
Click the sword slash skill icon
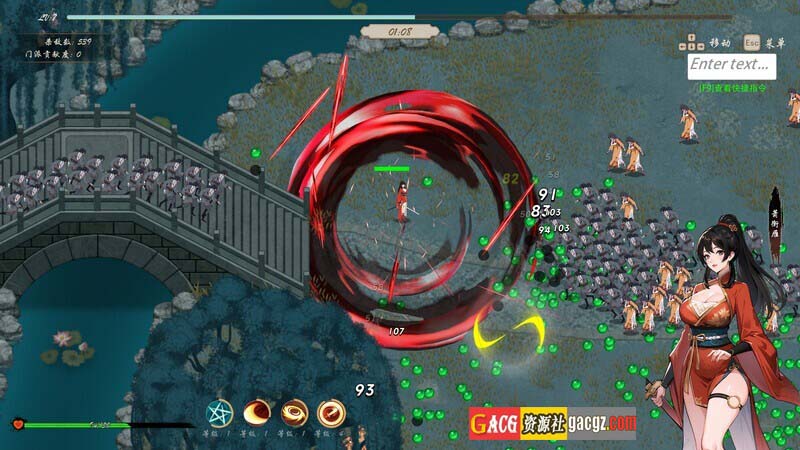coord(331,411)
